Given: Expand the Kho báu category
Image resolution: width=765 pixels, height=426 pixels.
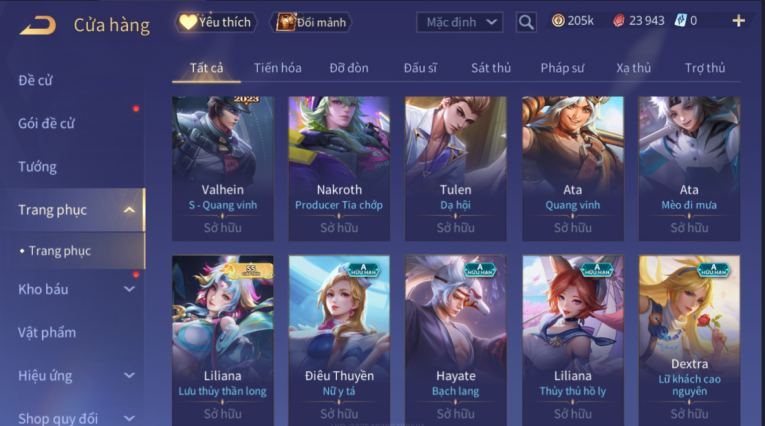Looking at the screenshot, I should coord(129,289).
